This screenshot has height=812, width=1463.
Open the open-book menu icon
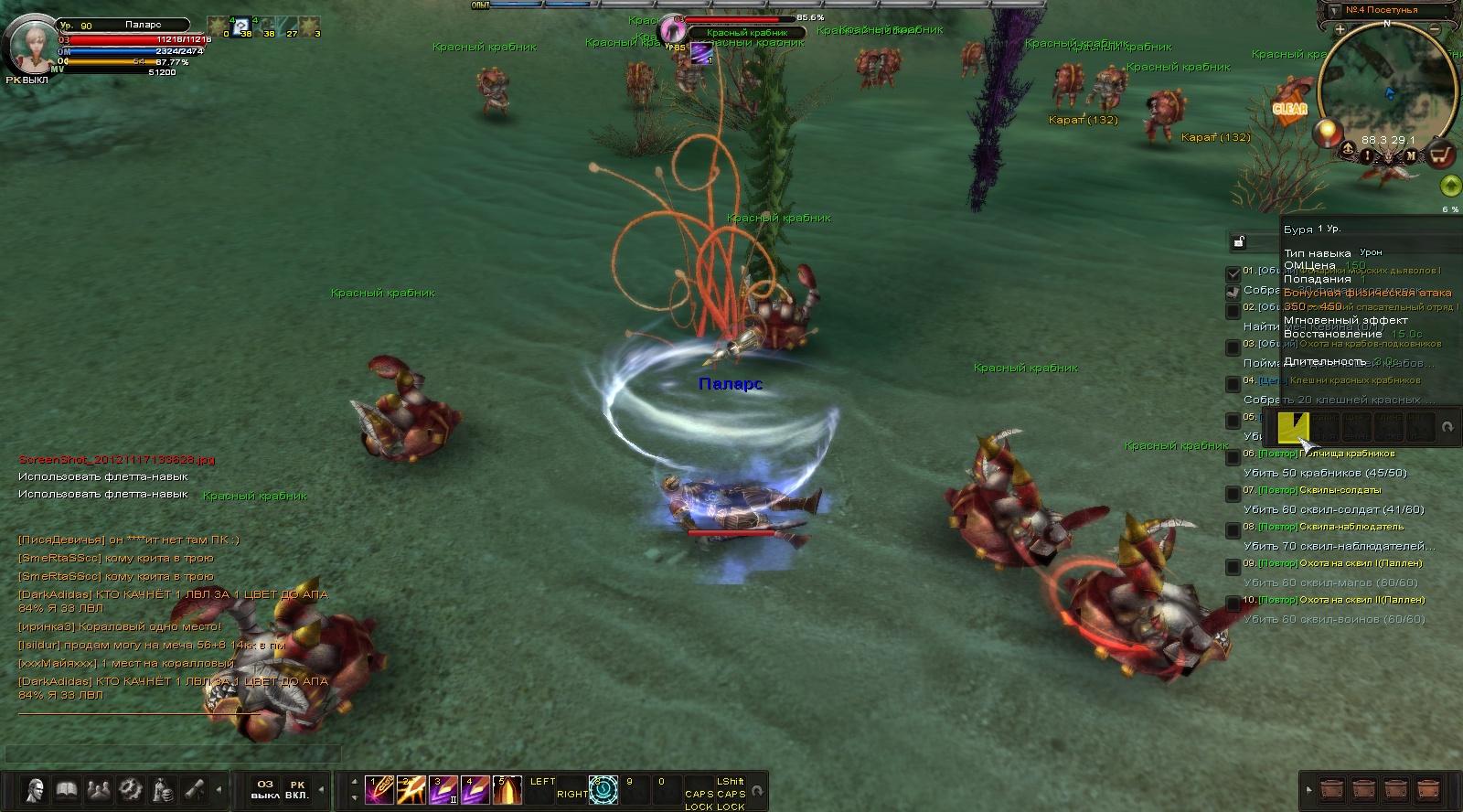[67, 789]
